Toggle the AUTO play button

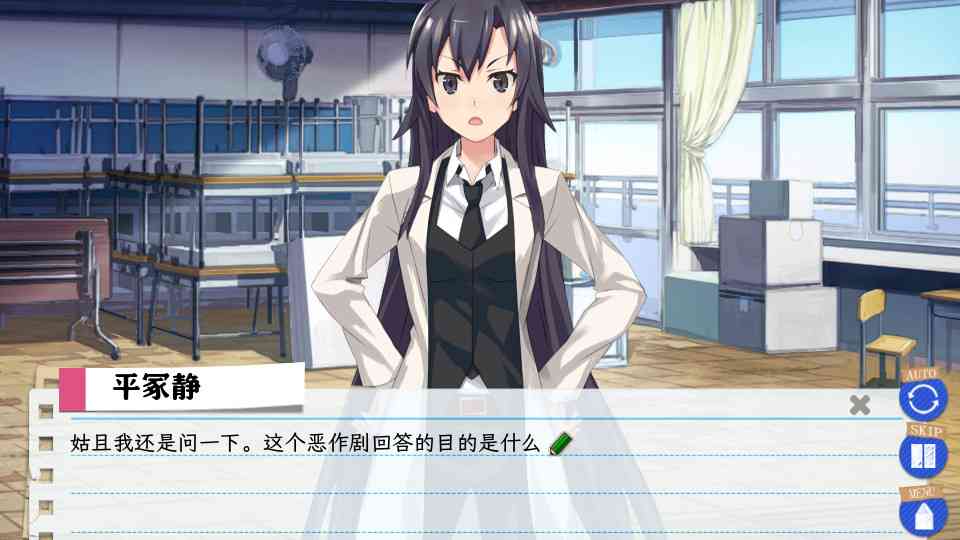coord(921,398)
